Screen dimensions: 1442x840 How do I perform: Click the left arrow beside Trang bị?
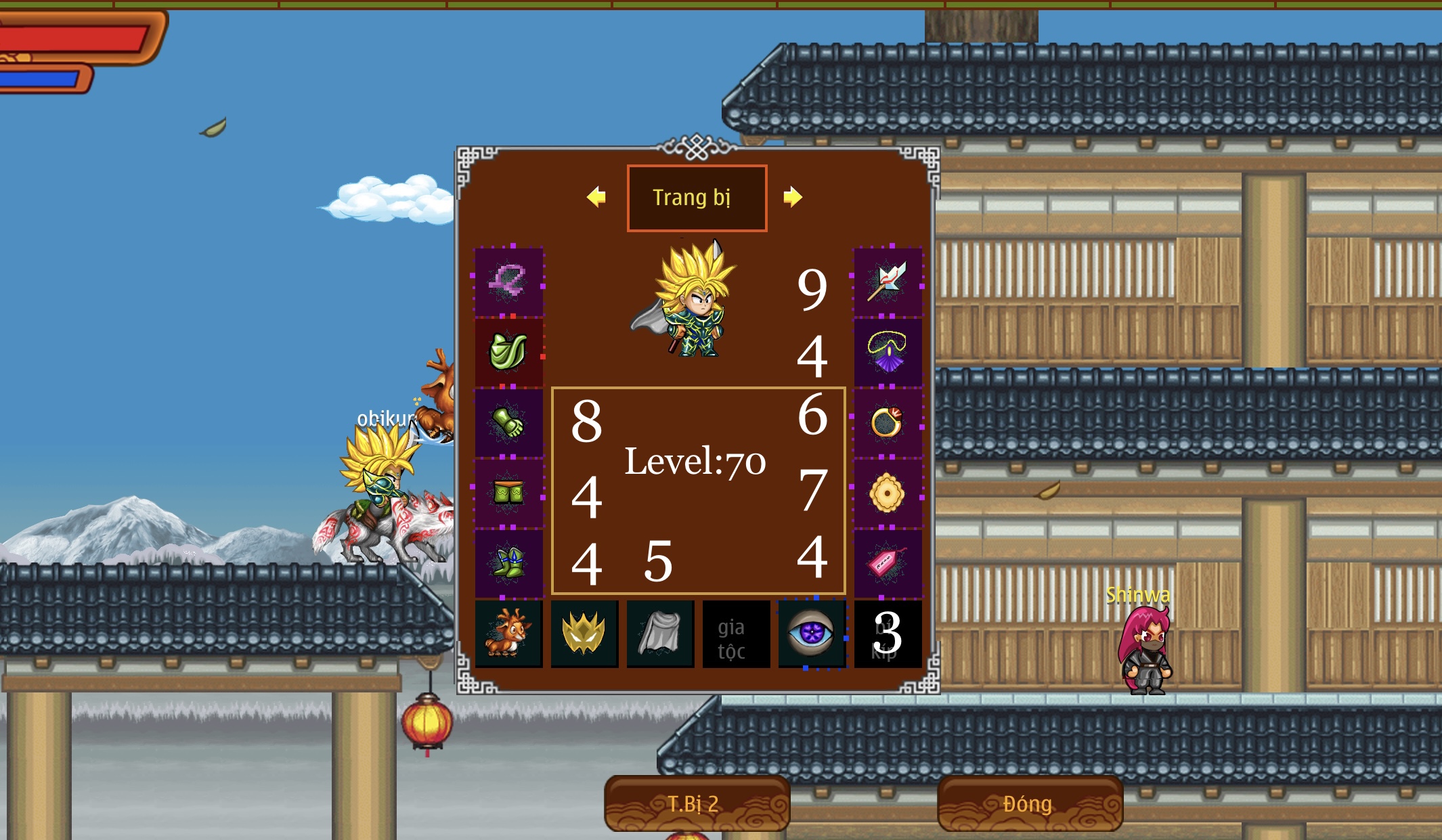coord(596,198)
